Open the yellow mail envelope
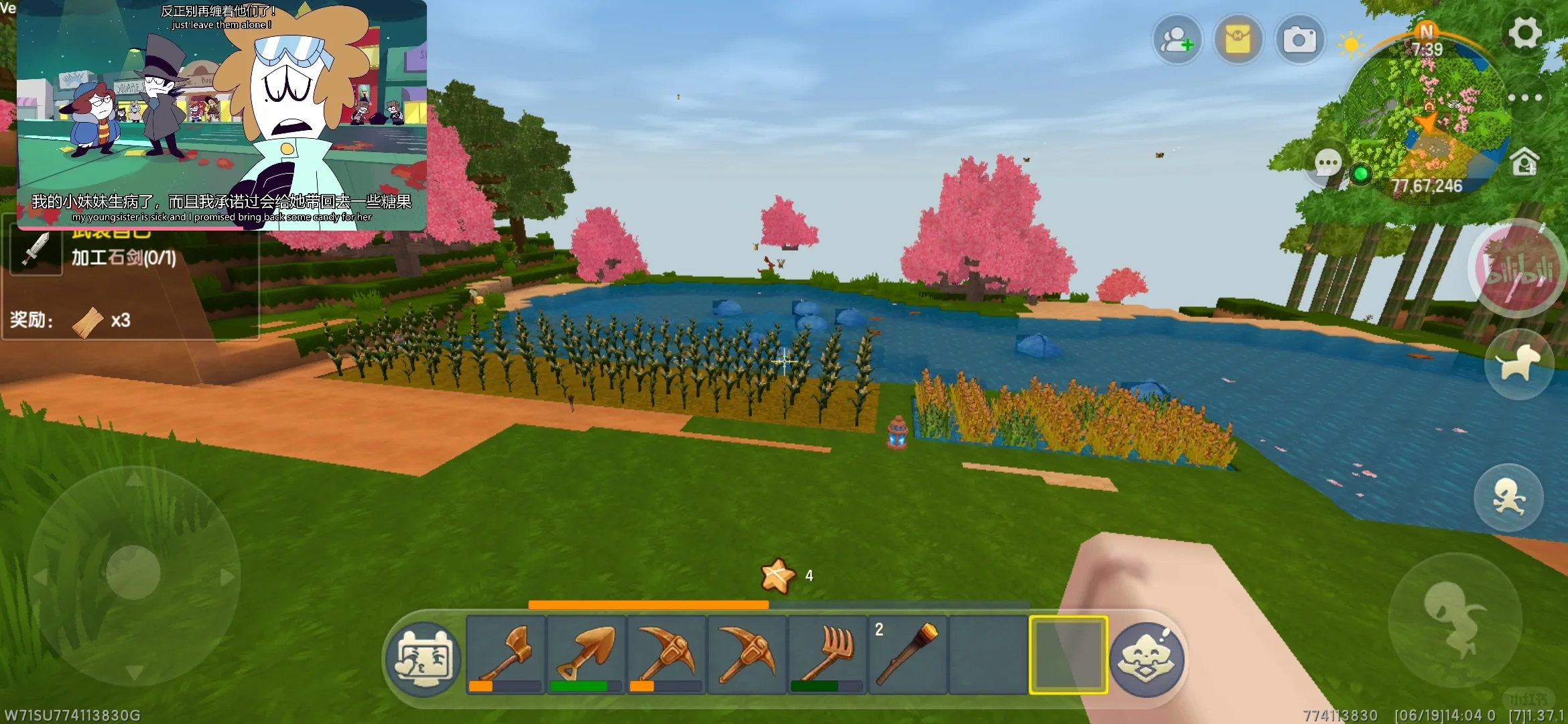The width and height of the screenshot is (1568, 724). pos(1238,40)
